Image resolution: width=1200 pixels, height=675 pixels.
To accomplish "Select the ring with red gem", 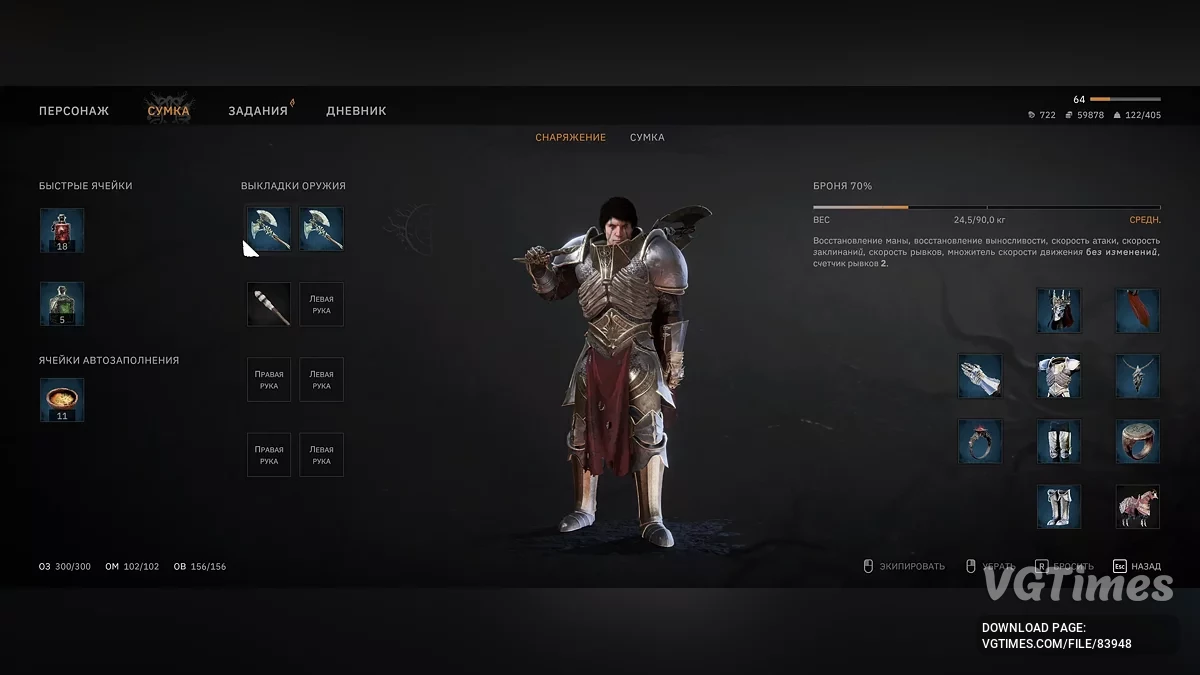I will click(980, 441).
